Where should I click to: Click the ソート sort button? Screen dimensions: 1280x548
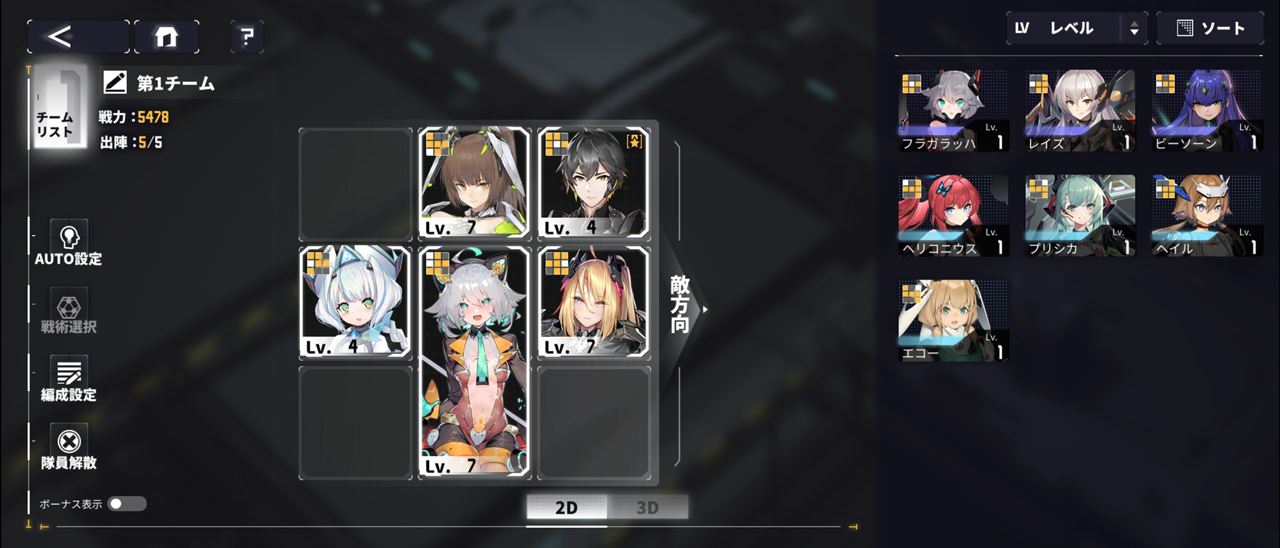pos(1211,29)
